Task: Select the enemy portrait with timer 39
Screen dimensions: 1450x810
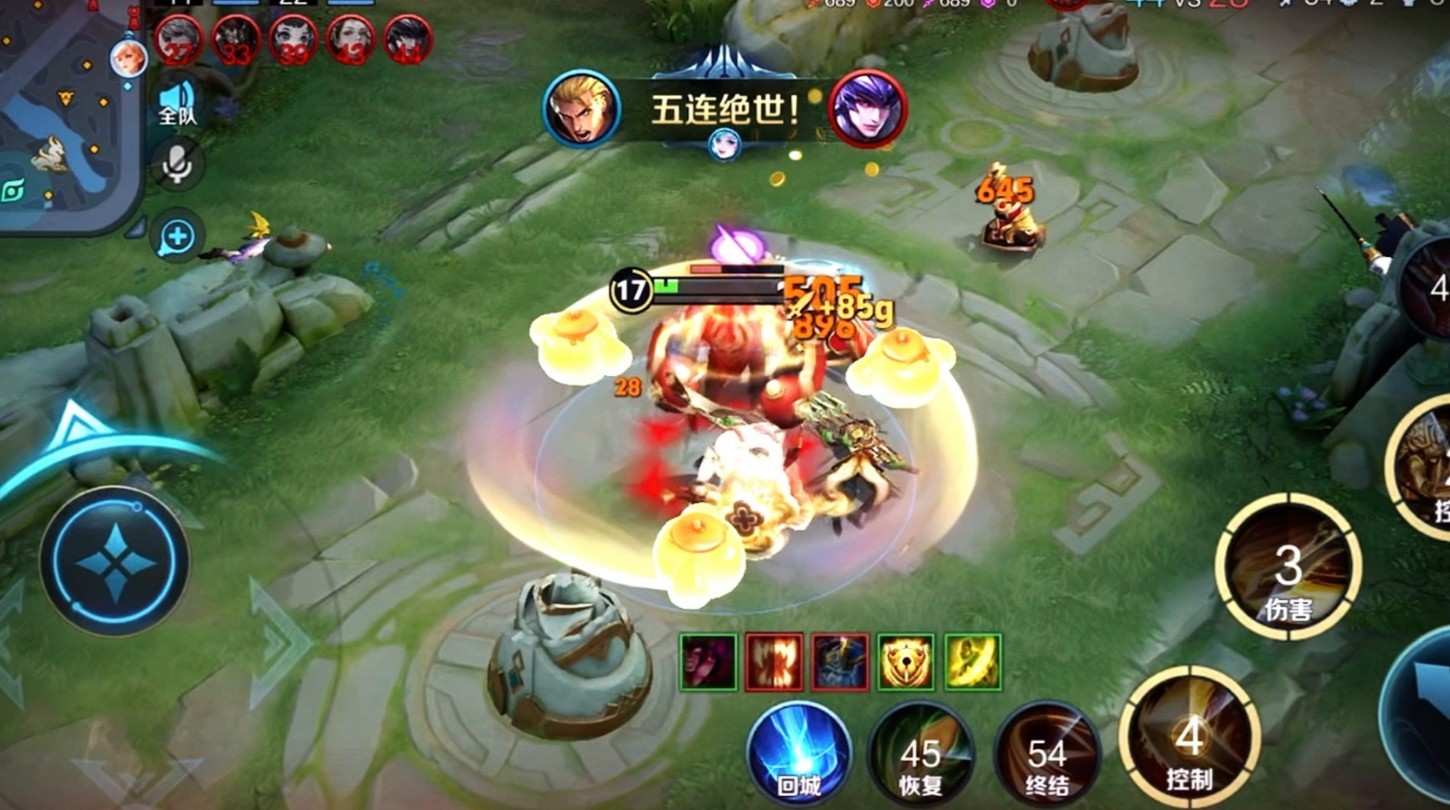Action: pos(293,41)
